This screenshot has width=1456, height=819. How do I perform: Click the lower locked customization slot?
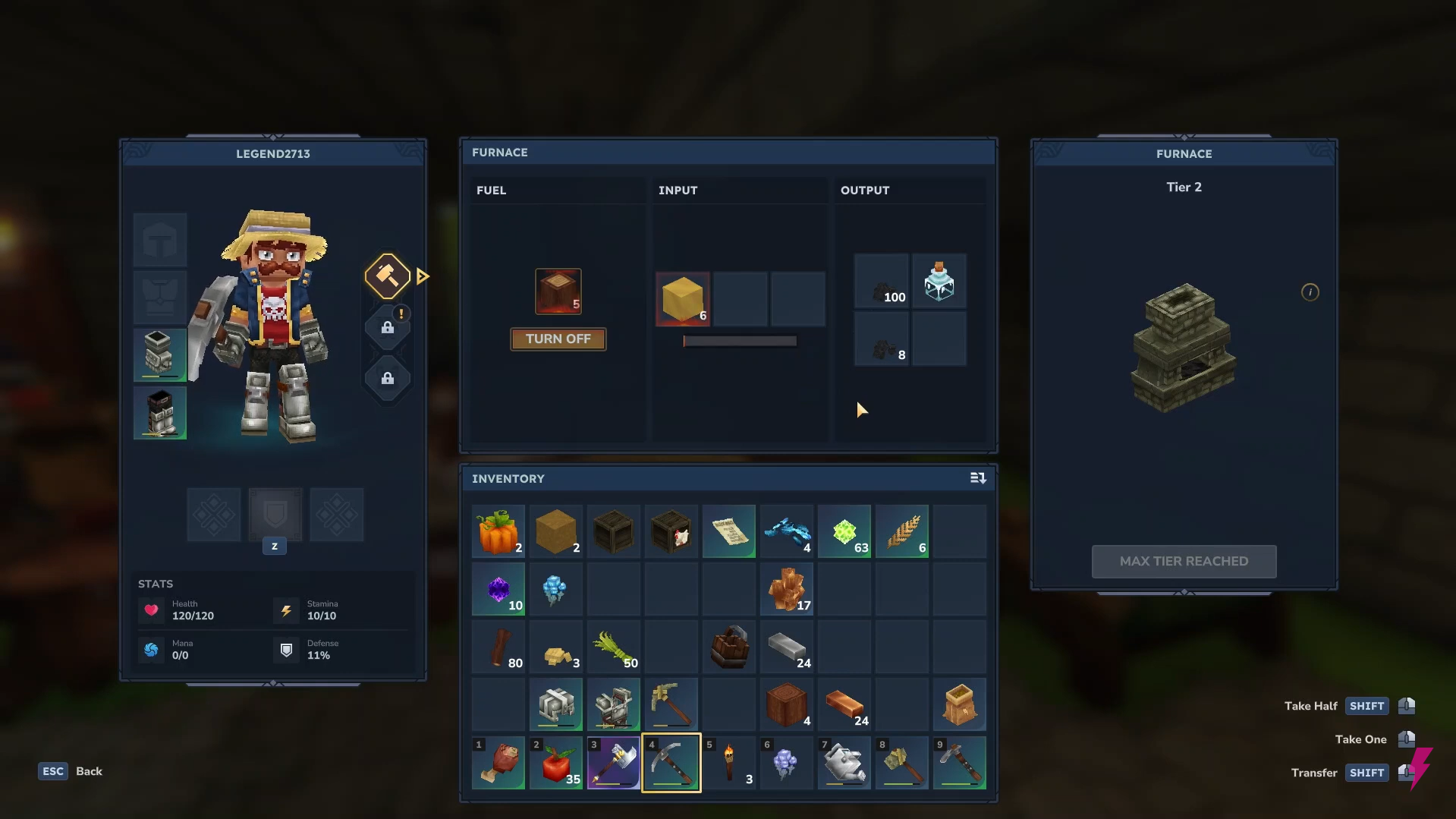[388, 379]
